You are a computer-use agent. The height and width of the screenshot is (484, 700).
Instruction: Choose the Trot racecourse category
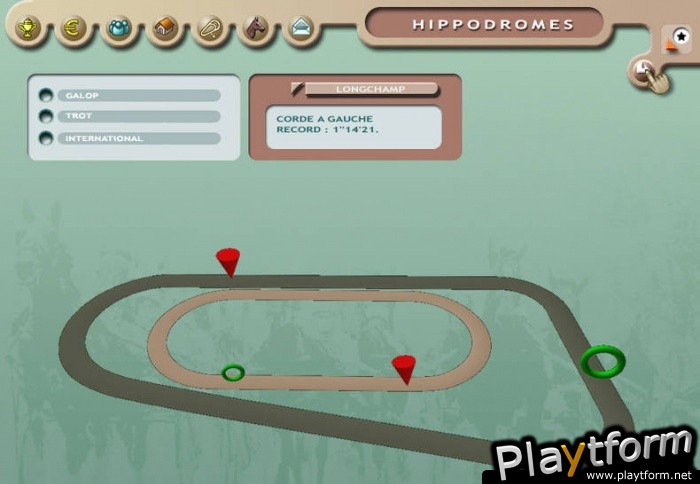(46, 117)
